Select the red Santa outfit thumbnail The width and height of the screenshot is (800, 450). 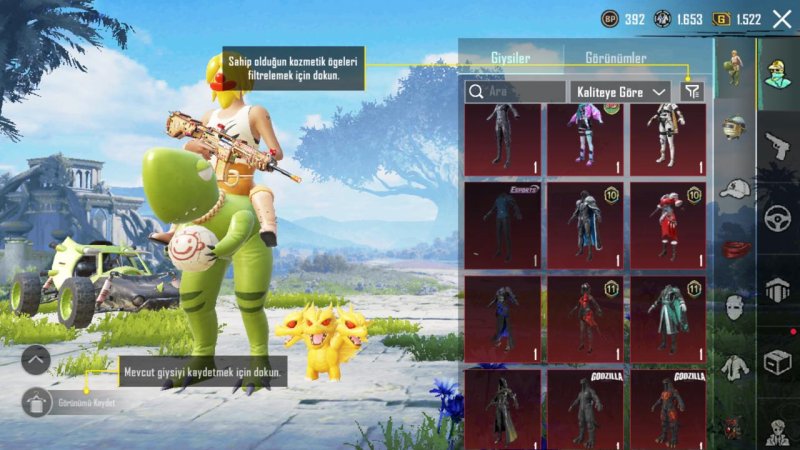click(667, 225)
